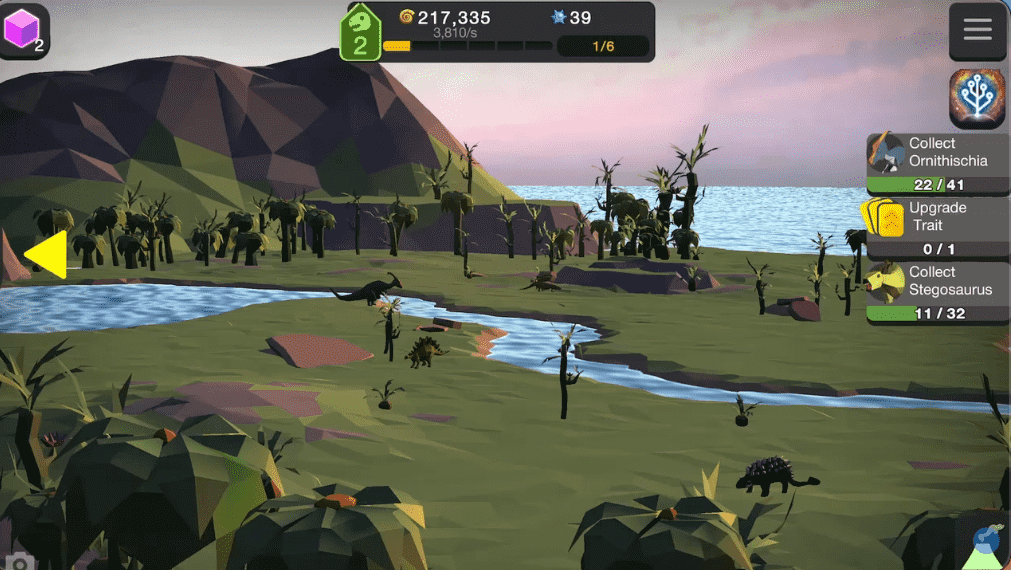Click the yellow left arrow
1011x570 pixels.
coord(47,255)
